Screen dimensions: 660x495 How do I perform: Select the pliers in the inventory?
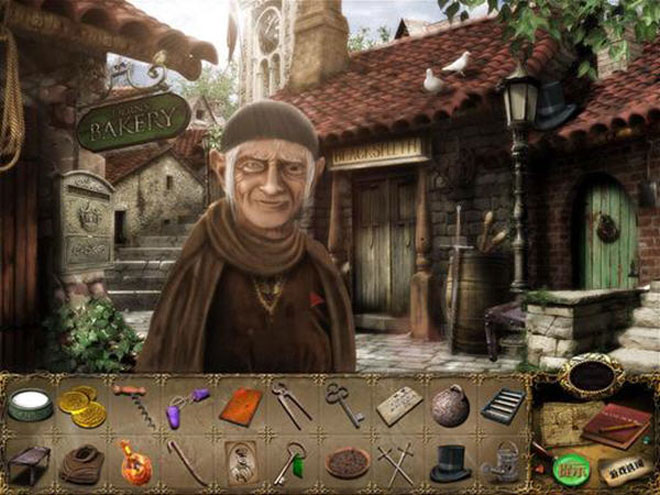coord(291,404)
